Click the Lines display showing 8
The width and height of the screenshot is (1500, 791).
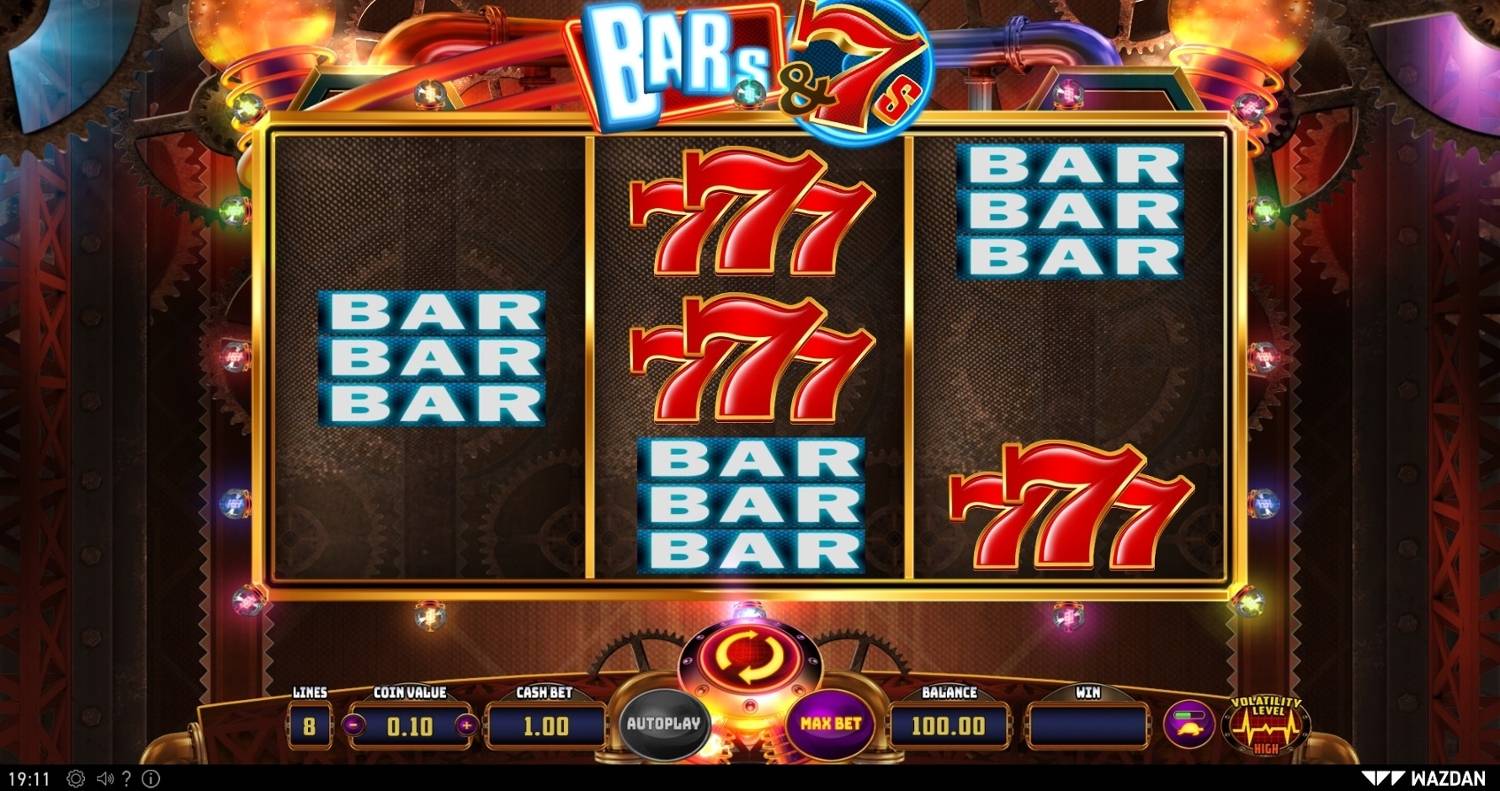tap(308, 724)
